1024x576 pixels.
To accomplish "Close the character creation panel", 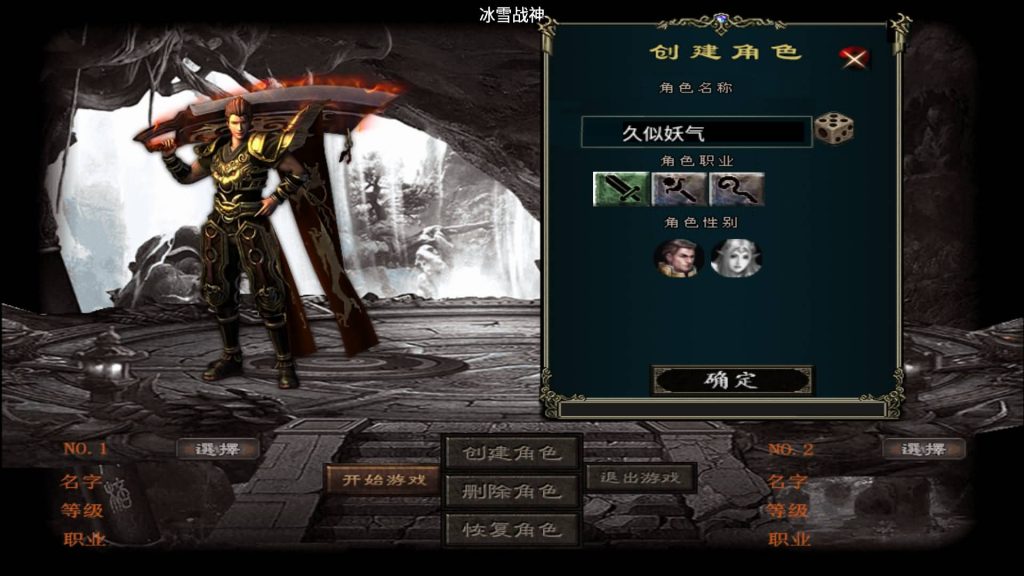I will (854, 57).
